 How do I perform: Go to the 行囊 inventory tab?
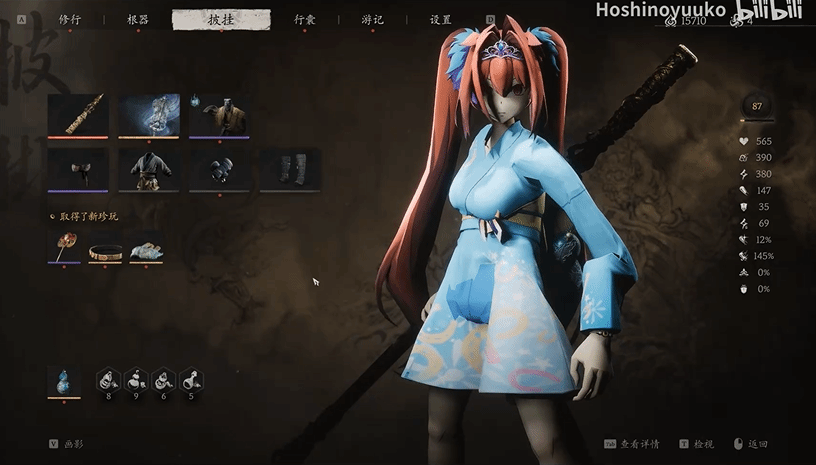(x=305, y=19)
